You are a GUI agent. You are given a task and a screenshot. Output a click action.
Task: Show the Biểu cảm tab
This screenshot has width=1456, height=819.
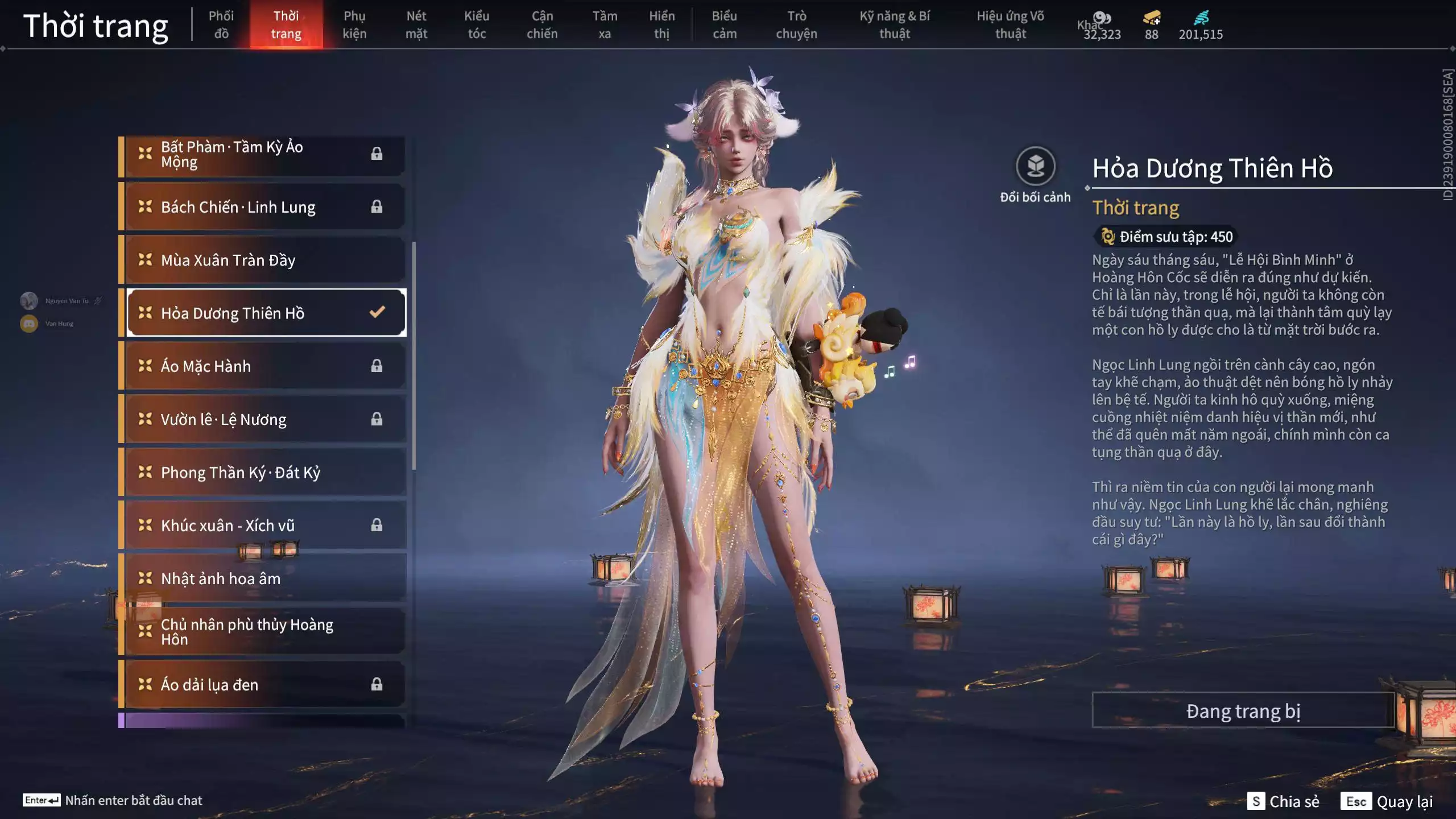(724, 24)
